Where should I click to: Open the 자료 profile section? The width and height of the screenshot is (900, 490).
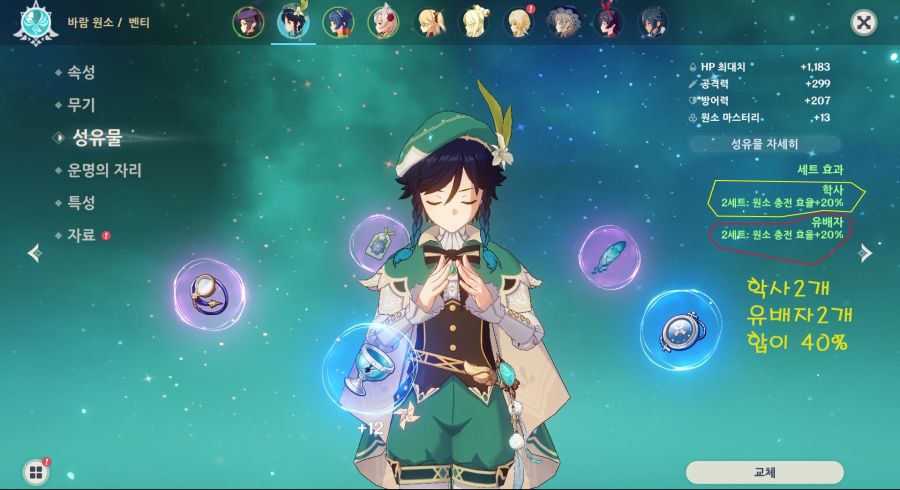80,235
